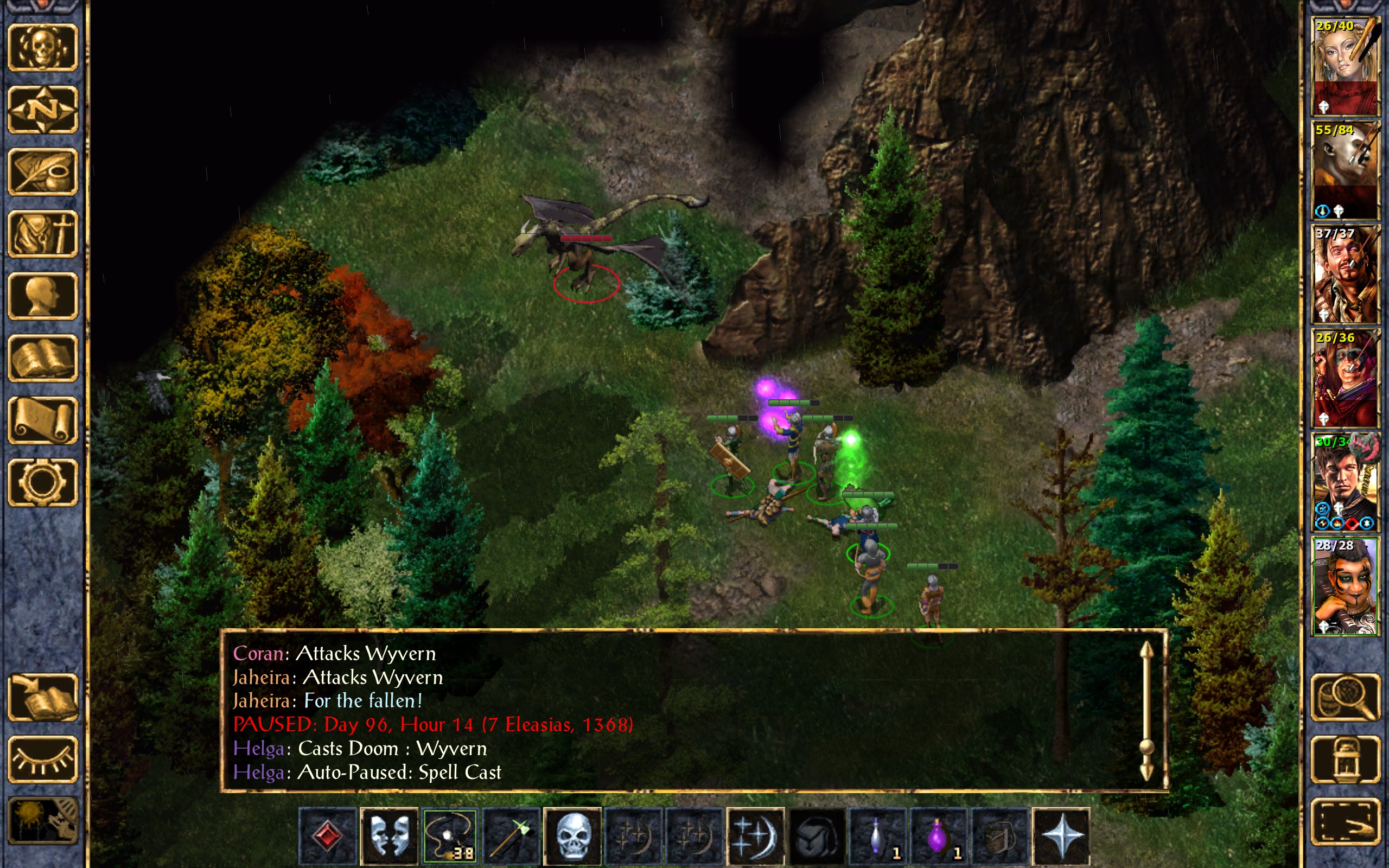Open the journal with the quill icon
Image resolution: width=1389 pixels, height=868 pixels.
(x=42, y=171)
